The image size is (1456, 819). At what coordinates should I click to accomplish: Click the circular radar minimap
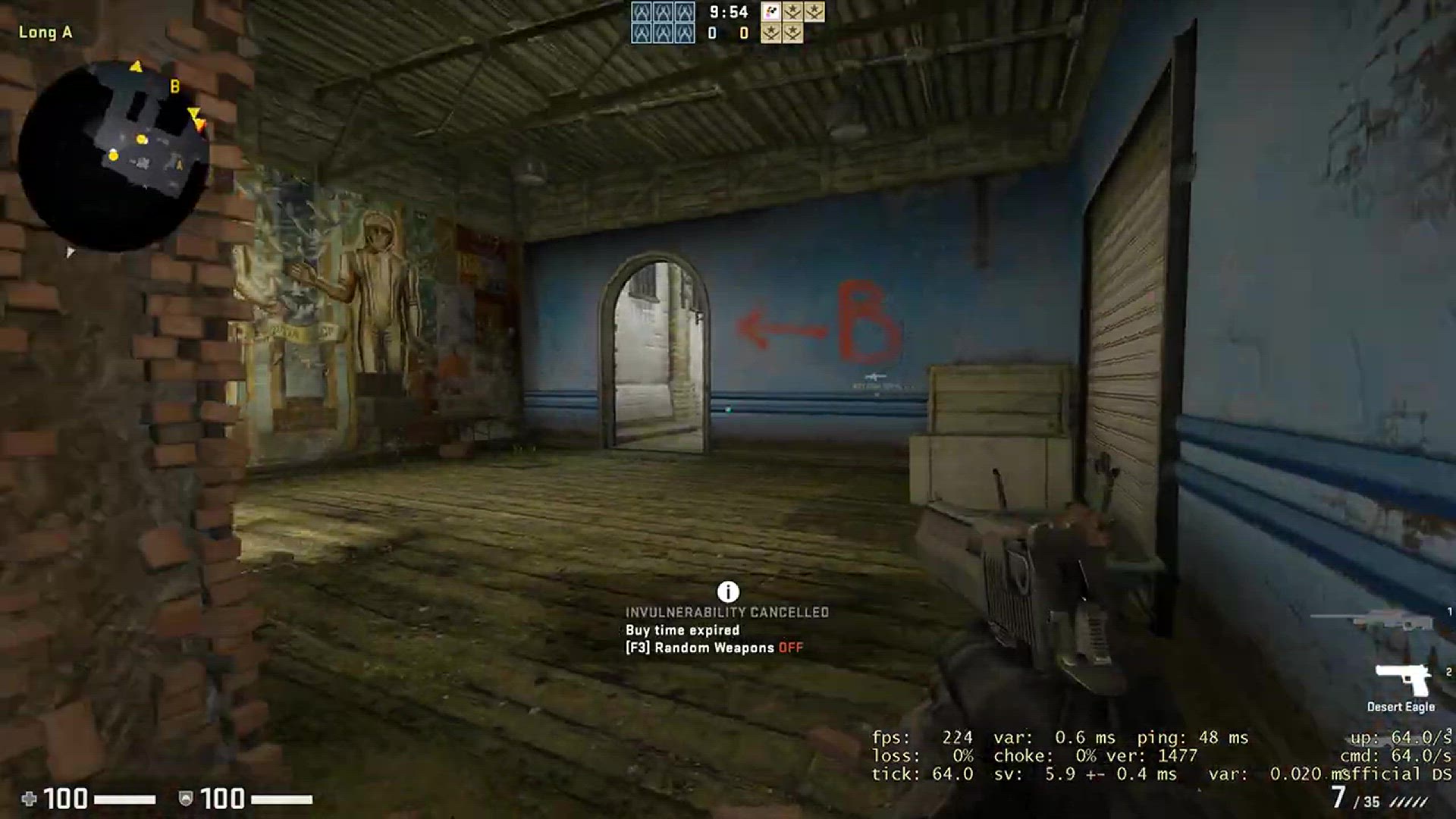coord(114,154)
